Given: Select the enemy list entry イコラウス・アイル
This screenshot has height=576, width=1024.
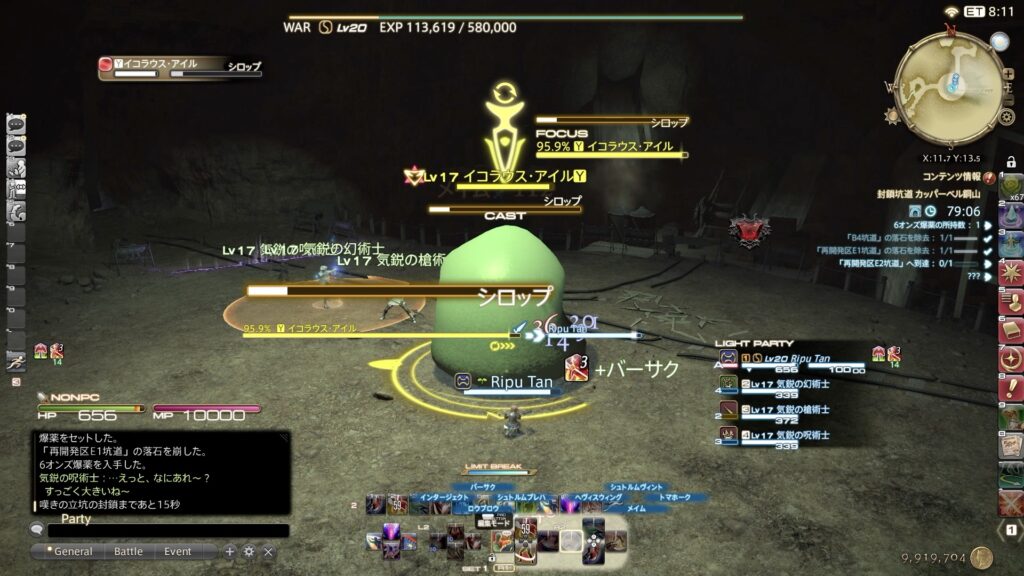Looking at the screenshot, I should [180, 67].
